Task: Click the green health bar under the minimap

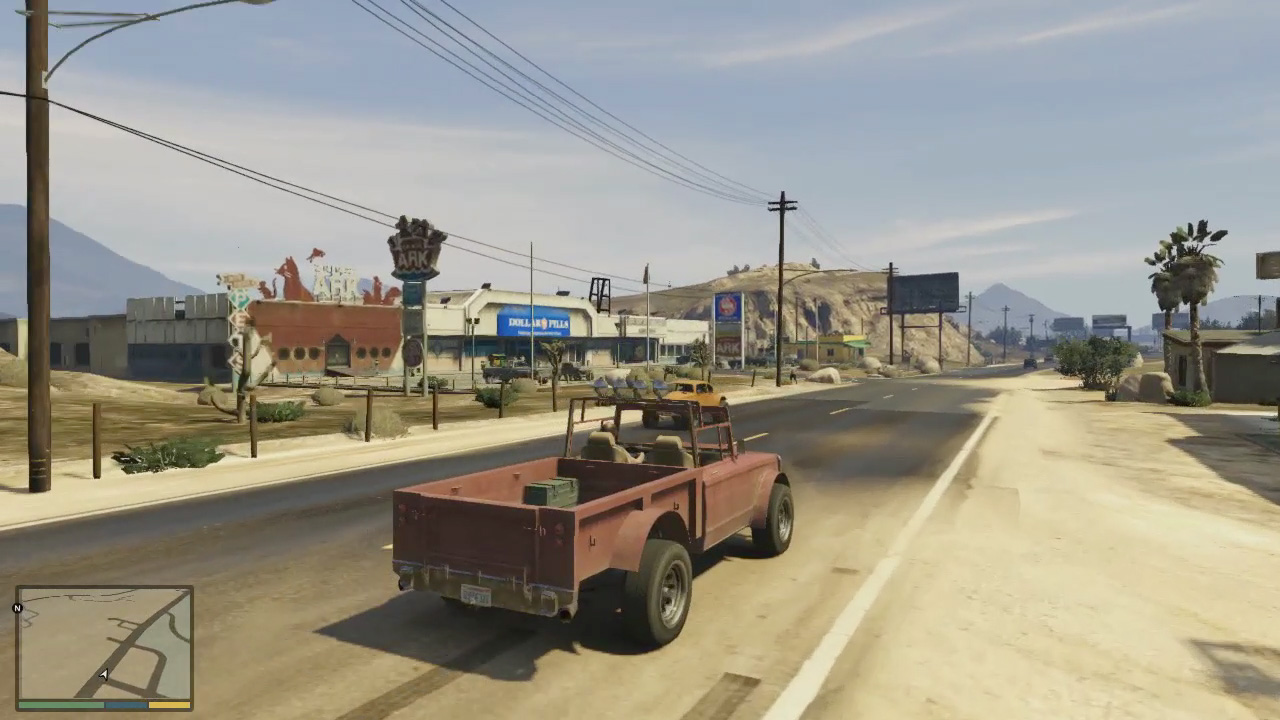Action: pos(60,705)
